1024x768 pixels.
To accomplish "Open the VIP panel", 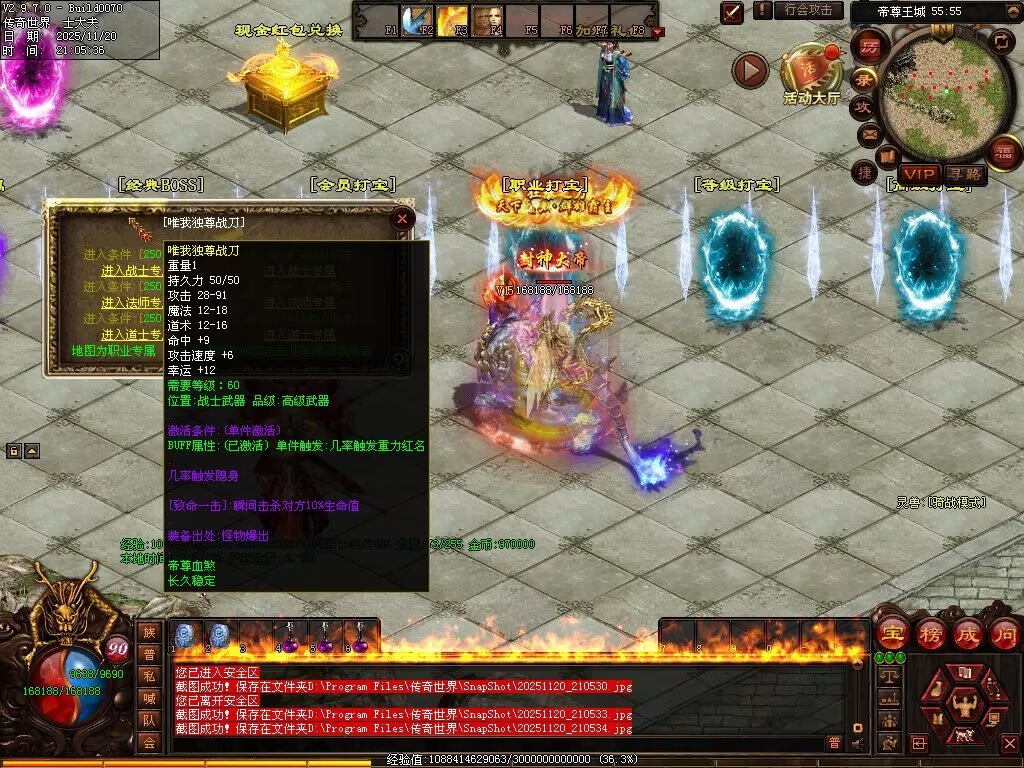I will point(917,174).
